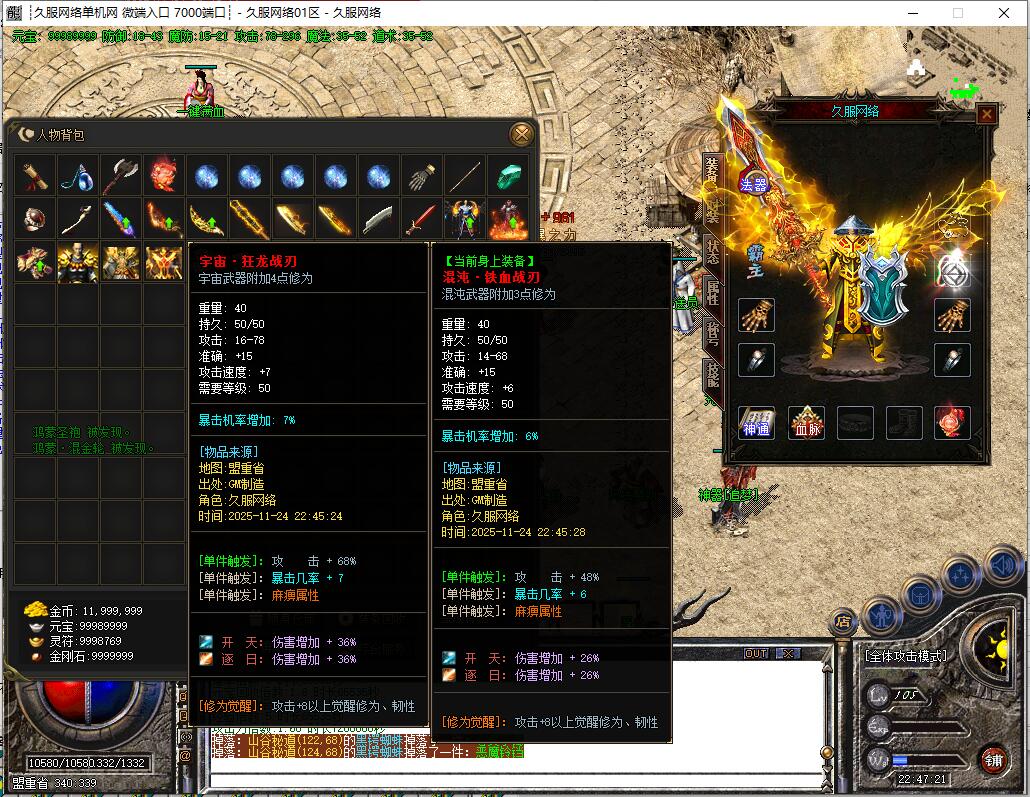Open the 神通 slot on character panel
The image size is (1030, 797).
point(756,422)
